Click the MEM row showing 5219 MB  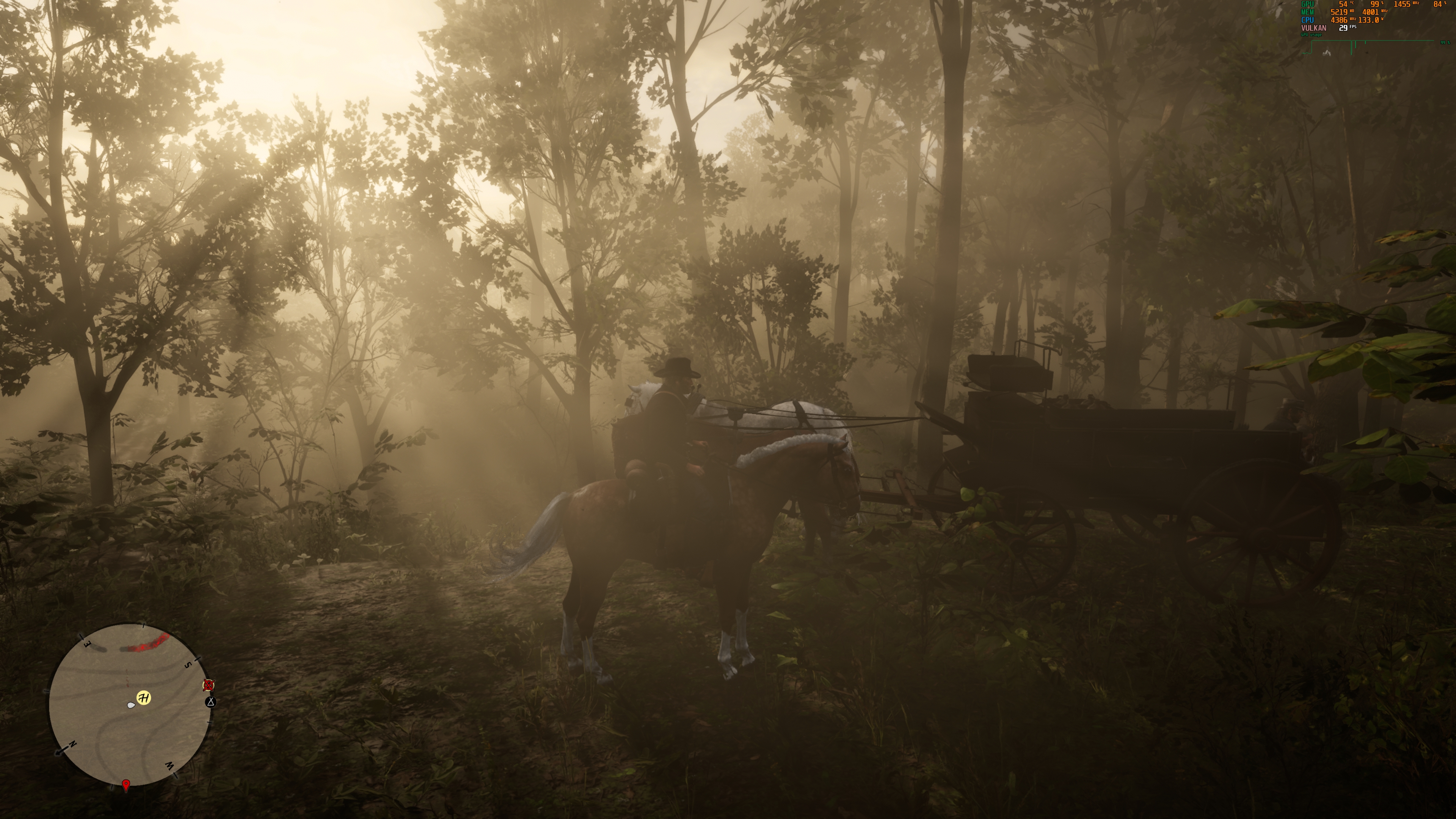1340,13
